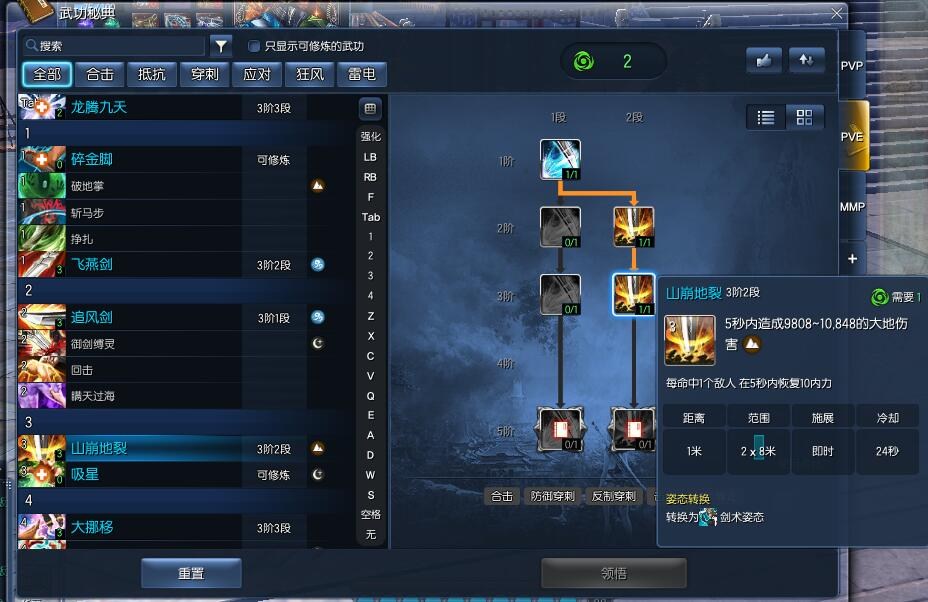This screenshot has width=928, height=602.
Task: Switch to the 全部 category tab
Action: click(47, 74)
